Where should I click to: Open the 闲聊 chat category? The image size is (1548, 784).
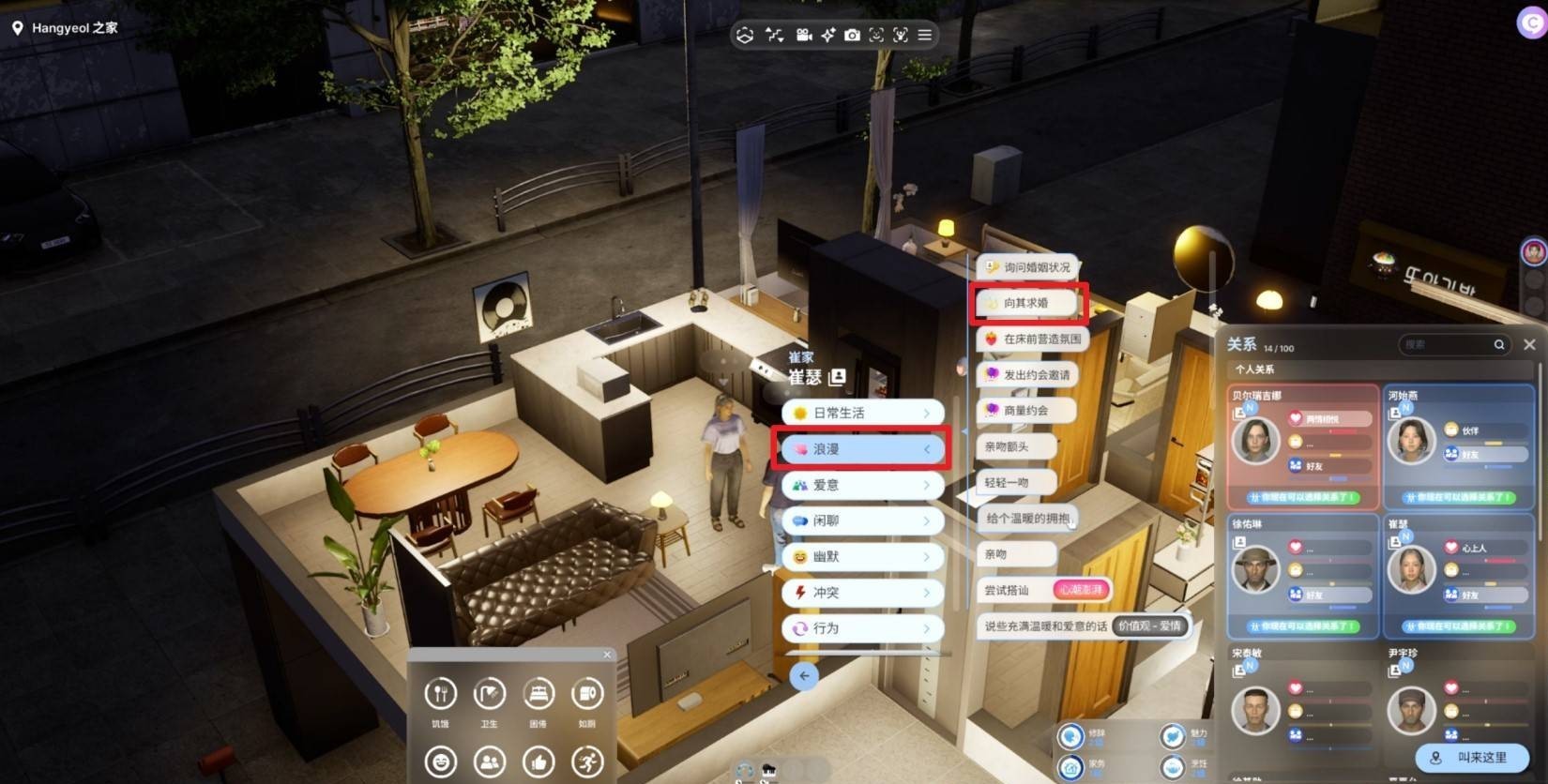pyautogui.click(x=862, y=520)
